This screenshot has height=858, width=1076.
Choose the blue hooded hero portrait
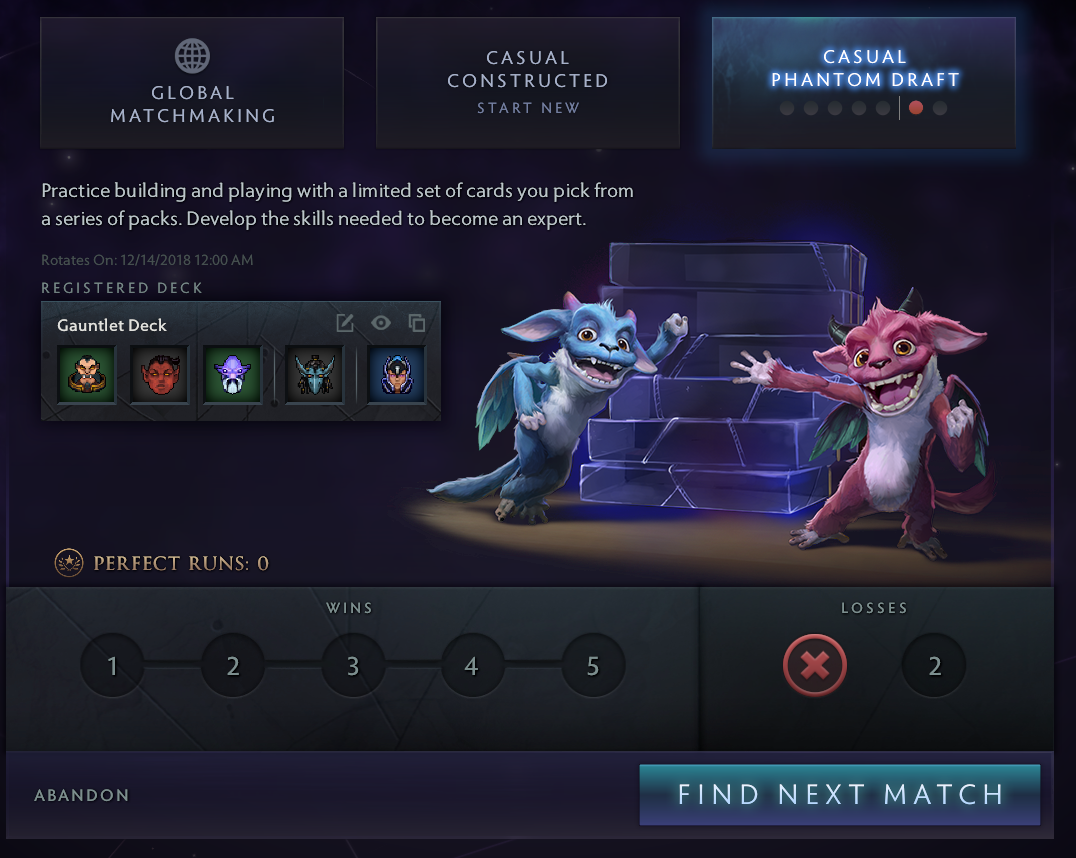coord(396,374)
